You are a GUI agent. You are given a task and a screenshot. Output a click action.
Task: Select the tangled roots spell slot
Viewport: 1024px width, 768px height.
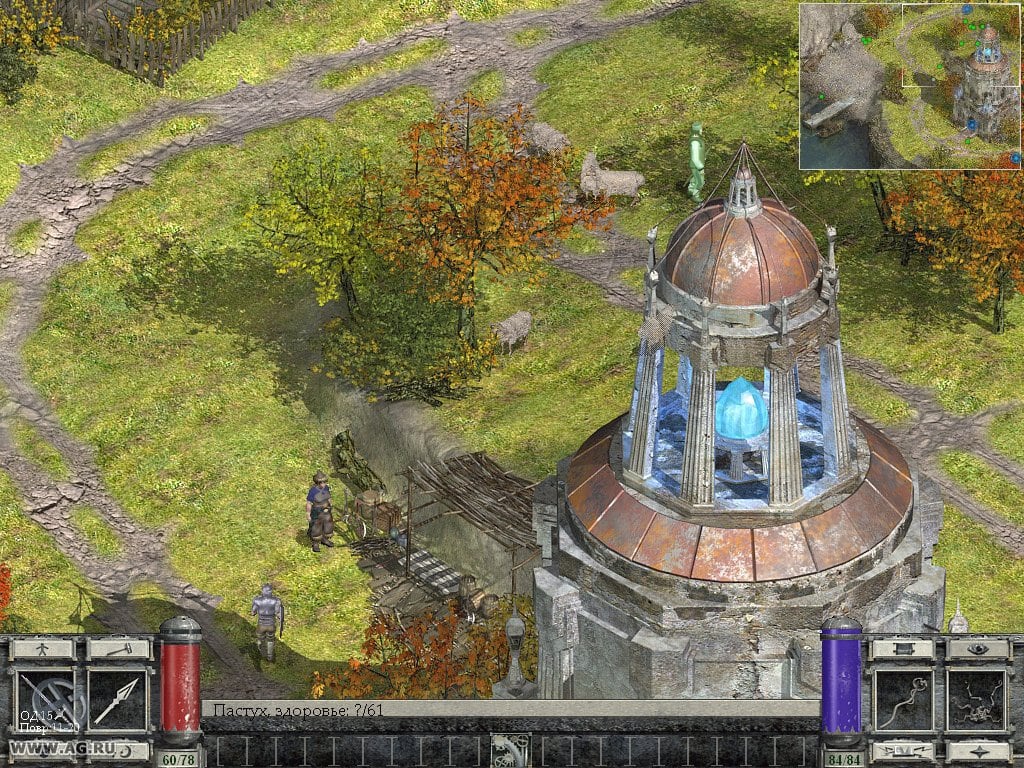coord(977,699)
